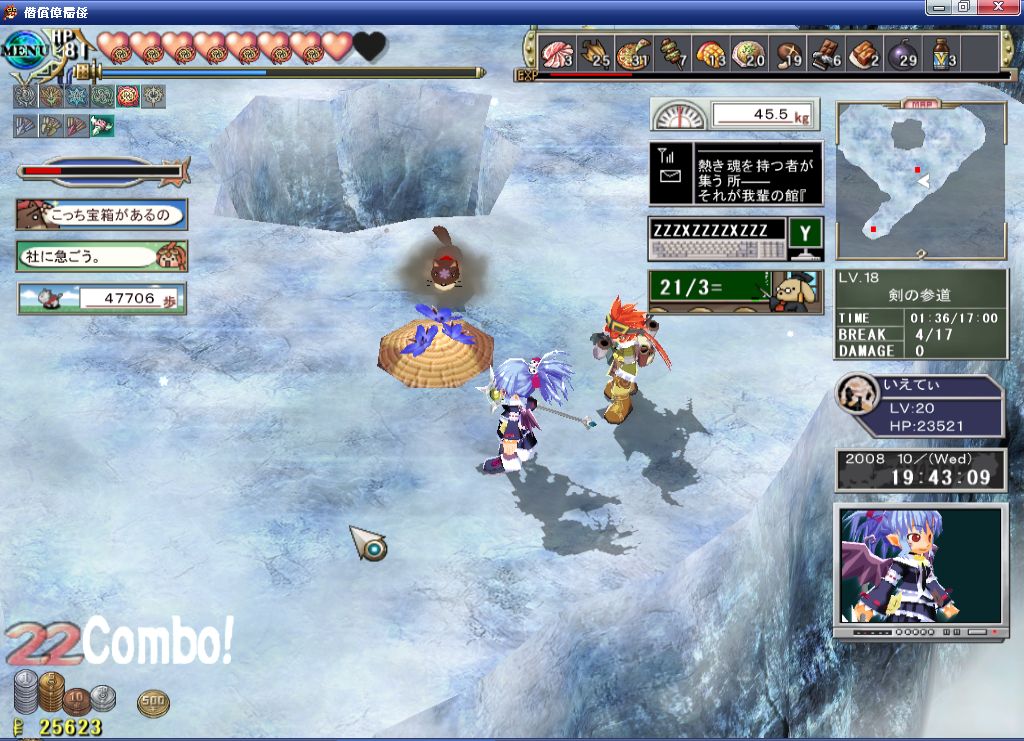Screen dimensions: 1024x741
Task: Click the treasure chest hint speech bubble
Action: [x=101, y=214]
